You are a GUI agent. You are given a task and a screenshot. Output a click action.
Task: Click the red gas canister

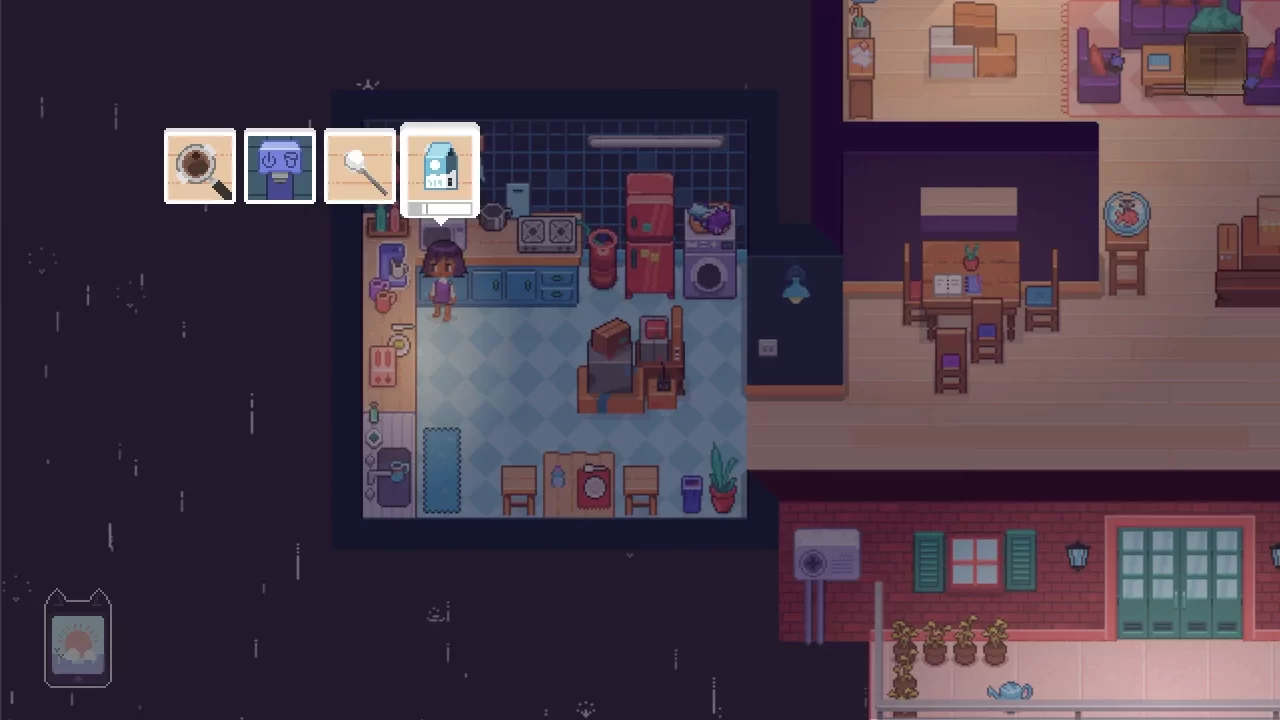click(x=602, y=262)
